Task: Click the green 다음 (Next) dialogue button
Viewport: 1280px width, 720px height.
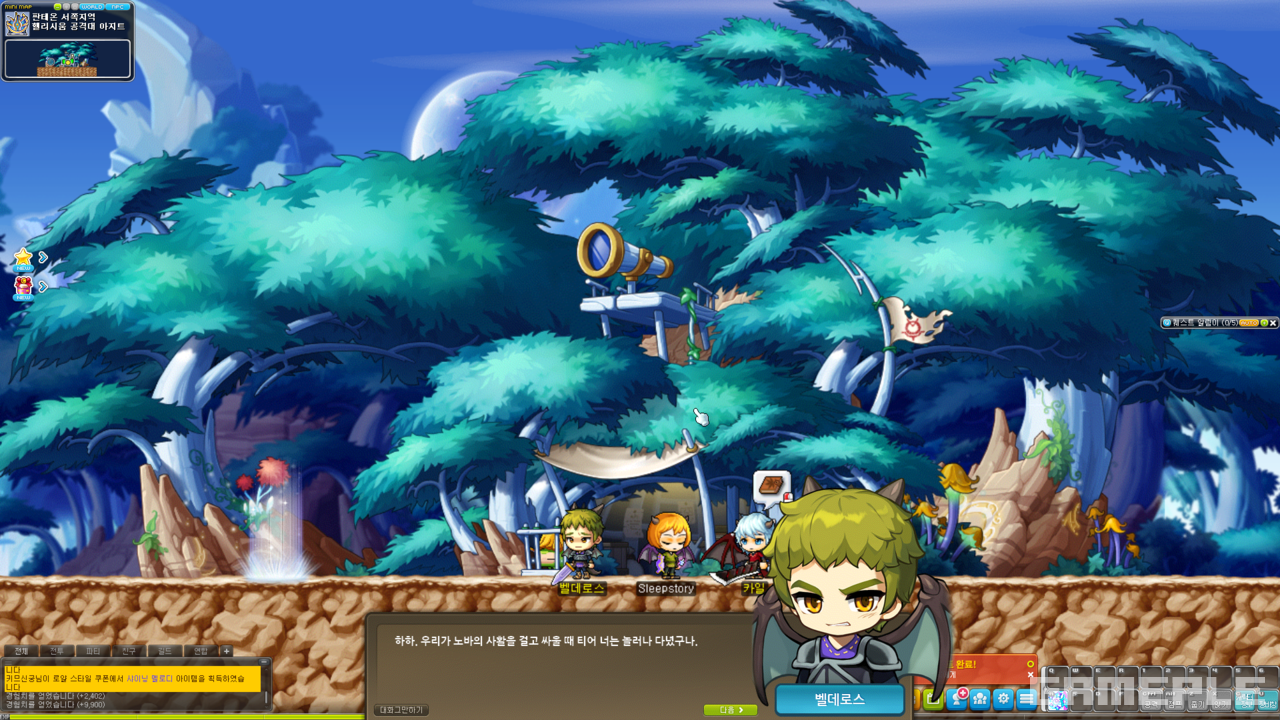Action: point(730,710)
